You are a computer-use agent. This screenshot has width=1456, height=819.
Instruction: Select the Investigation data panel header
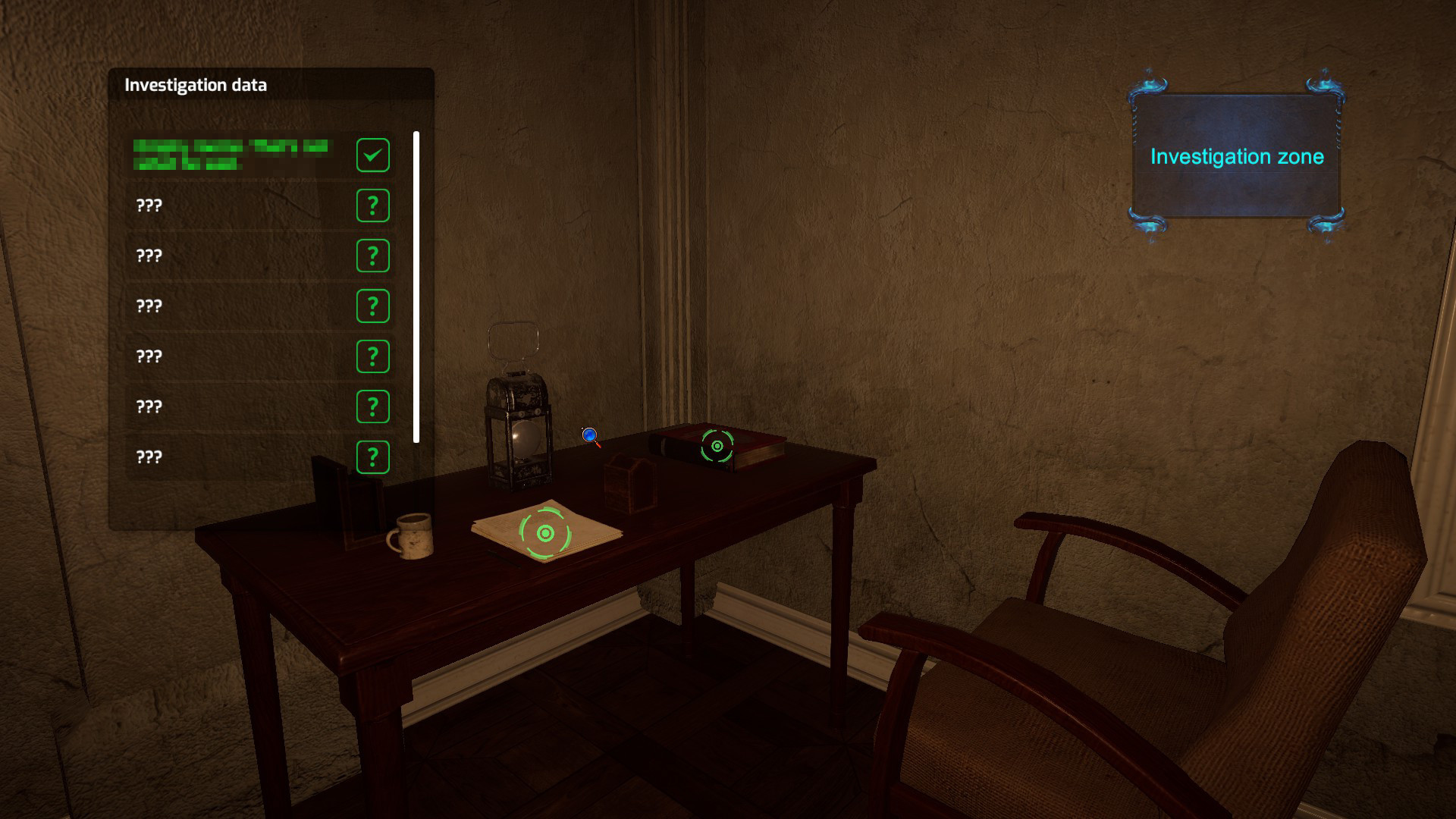point(196,85)
